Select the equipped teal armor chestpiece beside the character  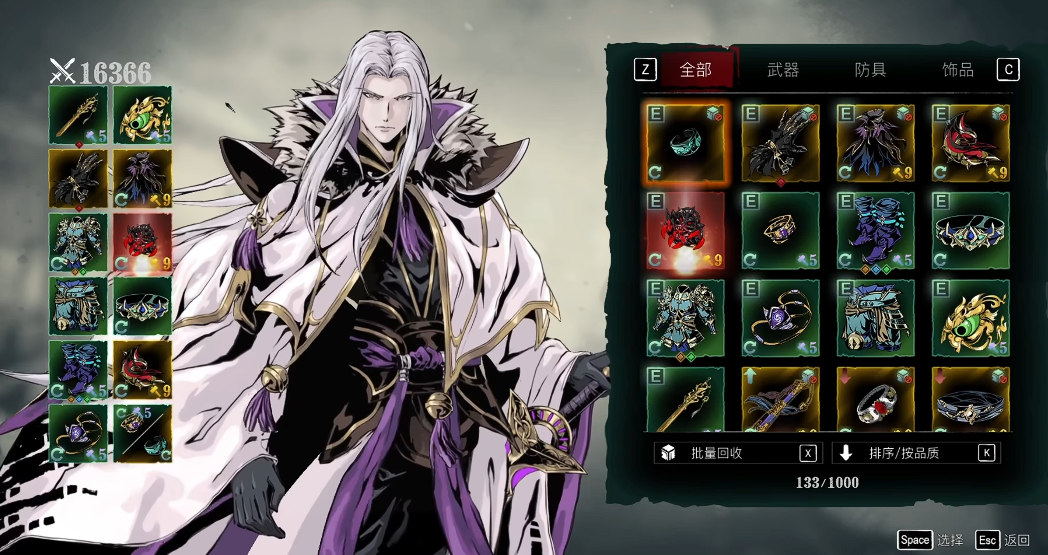[77, 242]
